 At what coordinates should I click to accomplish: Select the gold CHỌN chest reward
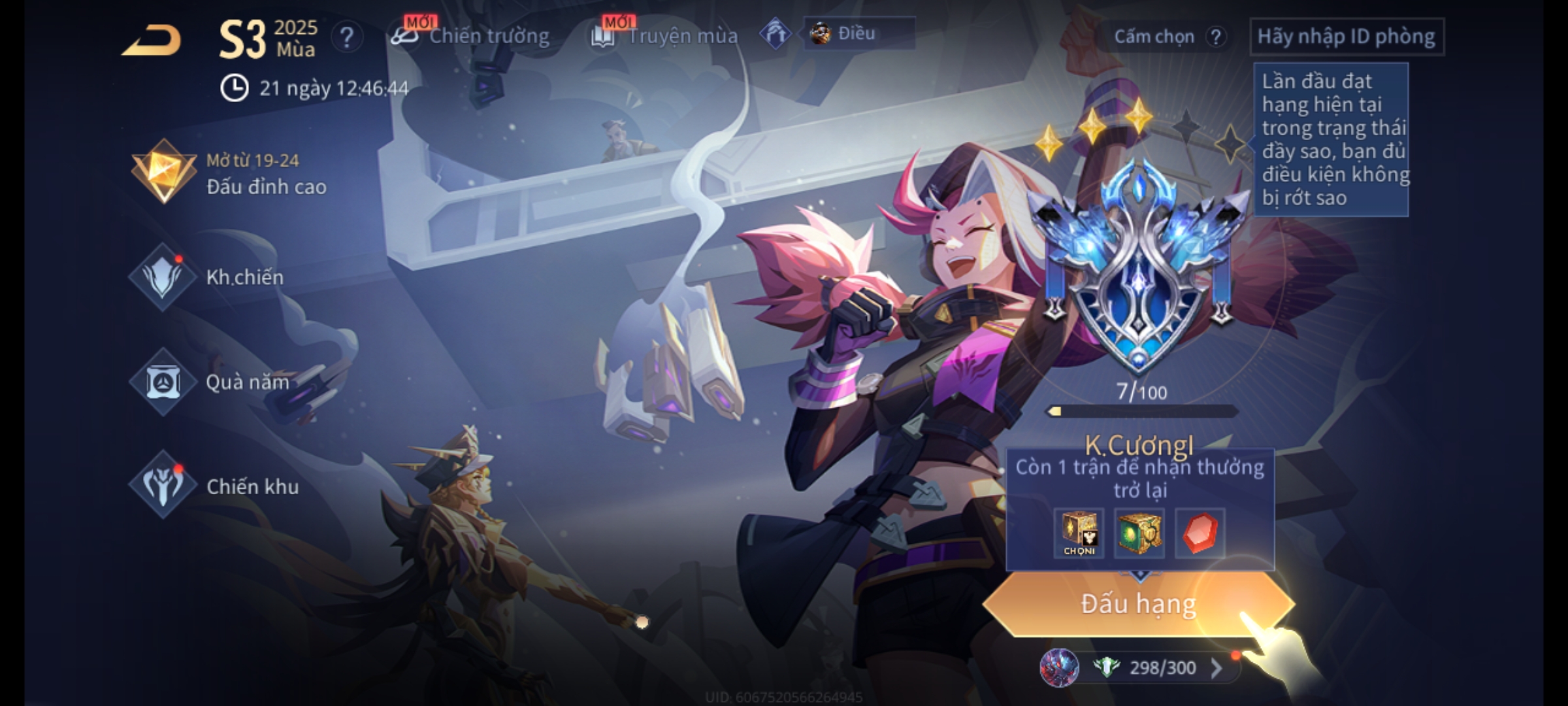point(1079,533)
